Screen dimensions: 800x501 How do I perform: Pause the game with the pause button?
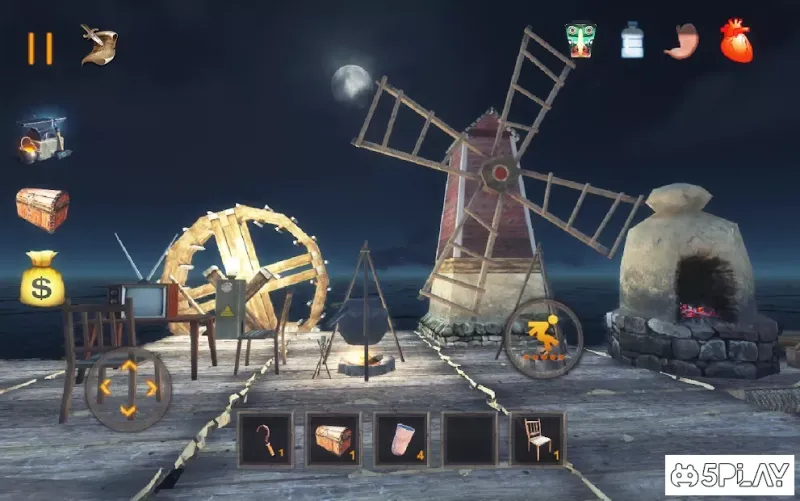click(40, 47)
